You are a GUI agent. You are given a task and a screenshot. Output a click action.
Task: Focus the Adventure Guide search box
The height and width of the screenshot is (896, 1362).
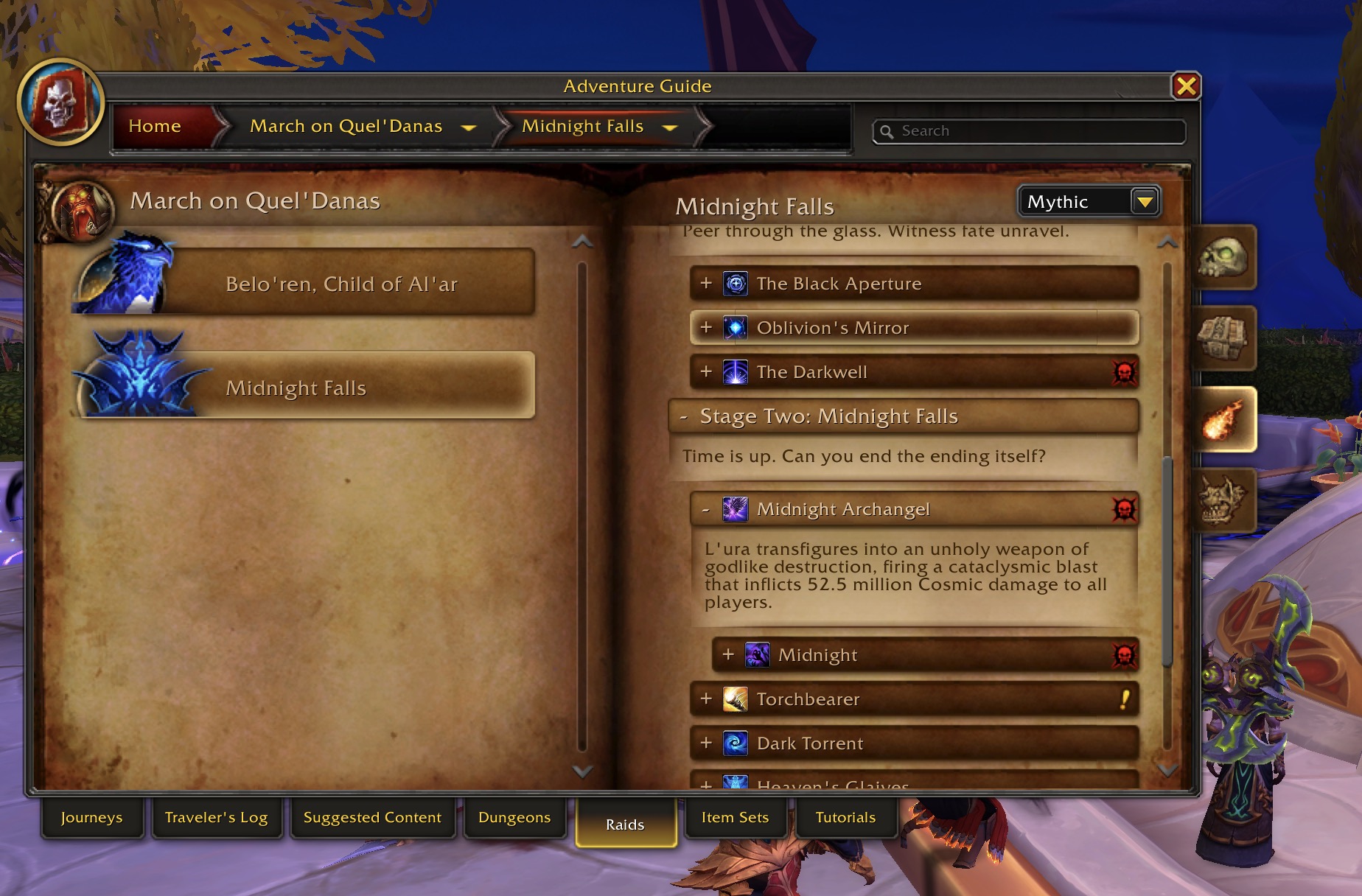(x=1032, y=131)
